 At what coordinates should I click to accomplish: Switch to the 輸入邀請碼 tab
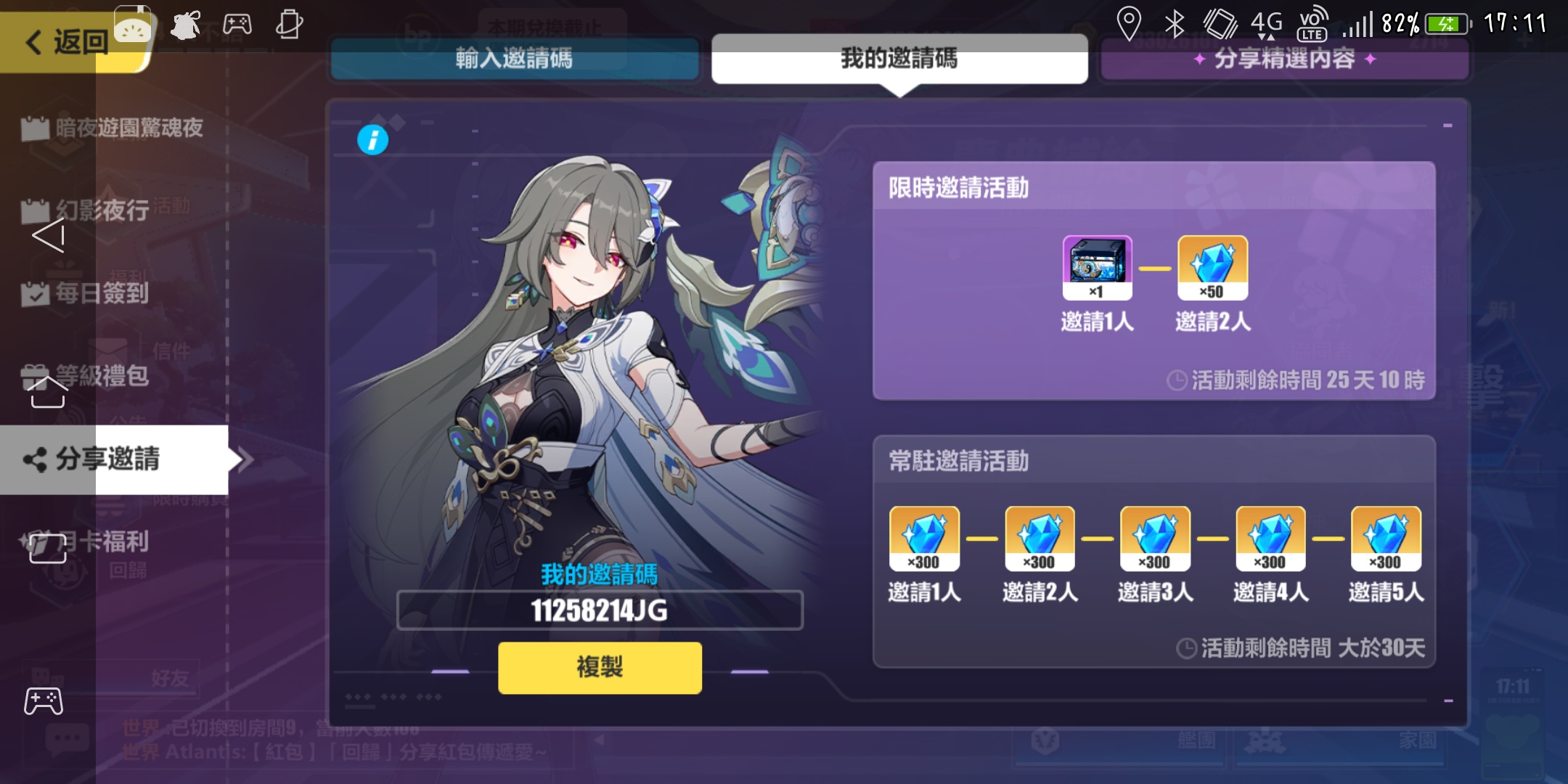pyautogui.click(x=515, y=60)
